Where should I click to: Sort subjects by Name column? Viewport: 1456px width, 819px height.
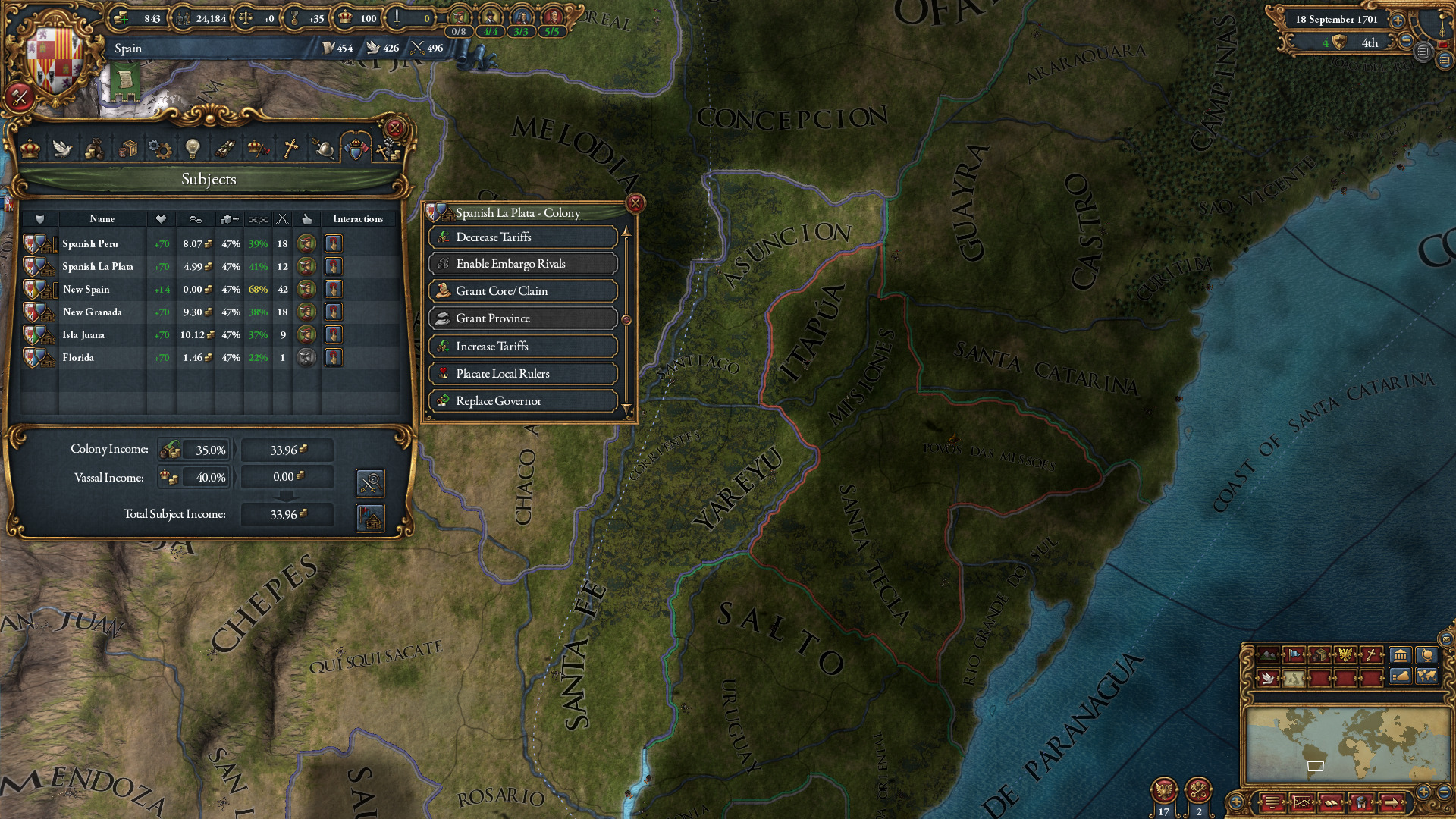coord(102,219)
